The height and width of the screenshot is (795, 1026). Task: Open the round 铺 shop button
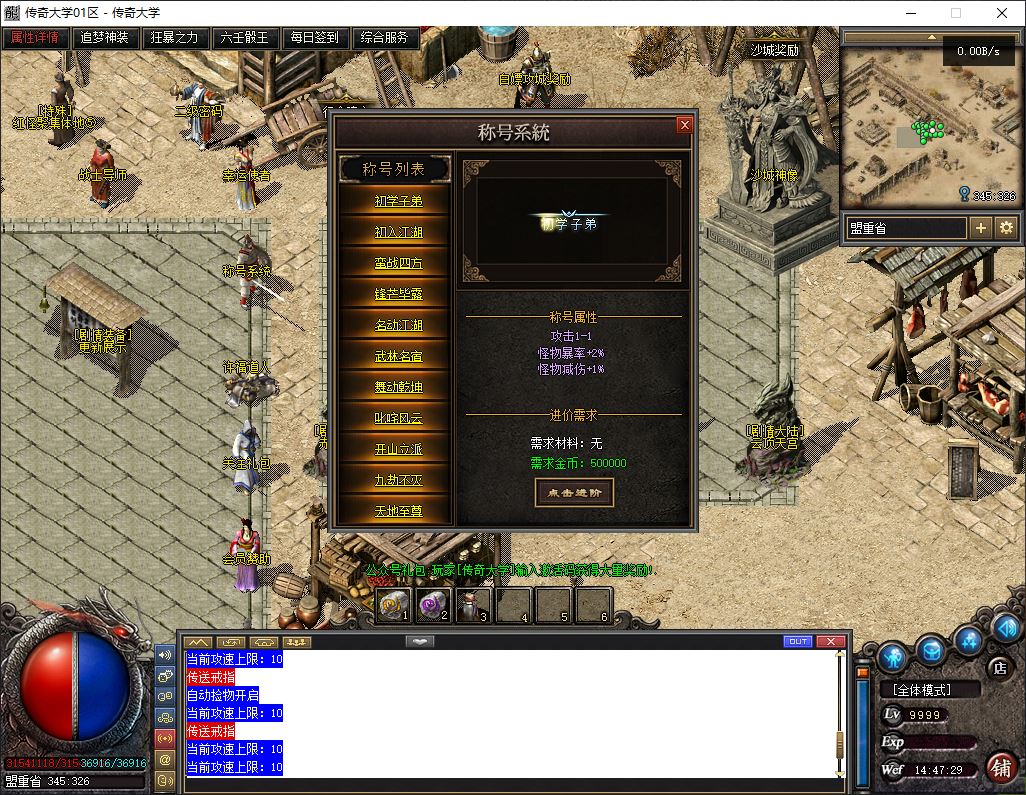(x=999, y=767)
